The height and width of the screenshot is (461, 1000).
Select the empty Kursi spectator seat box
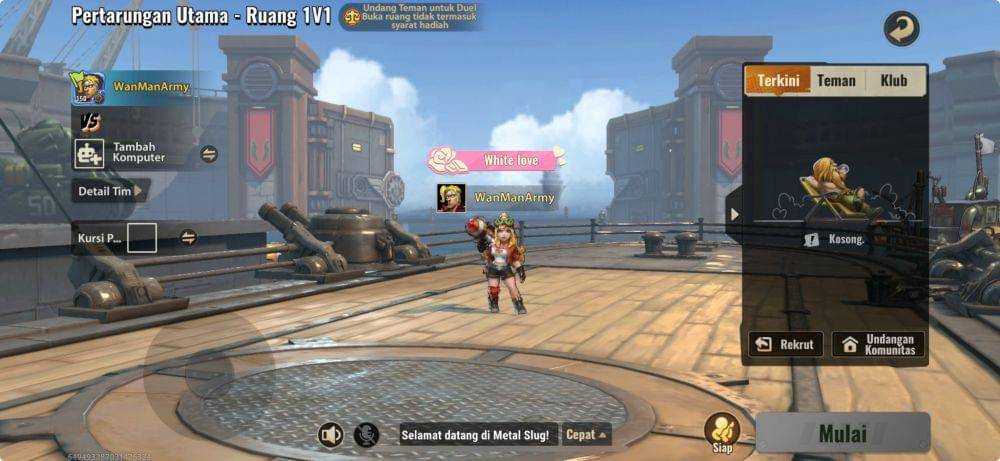coord(141,238)
